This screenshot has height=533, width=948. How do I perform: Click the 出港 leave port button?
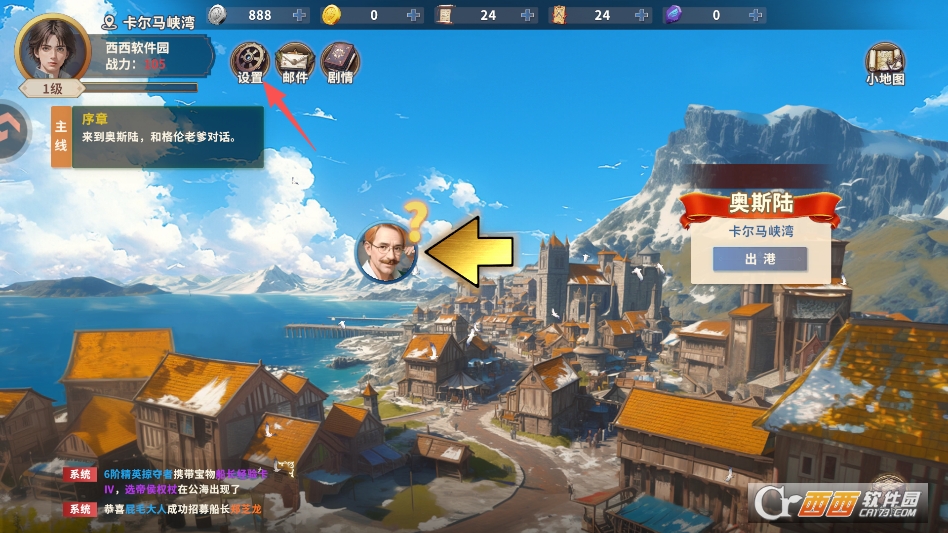[x=759, y=259]
